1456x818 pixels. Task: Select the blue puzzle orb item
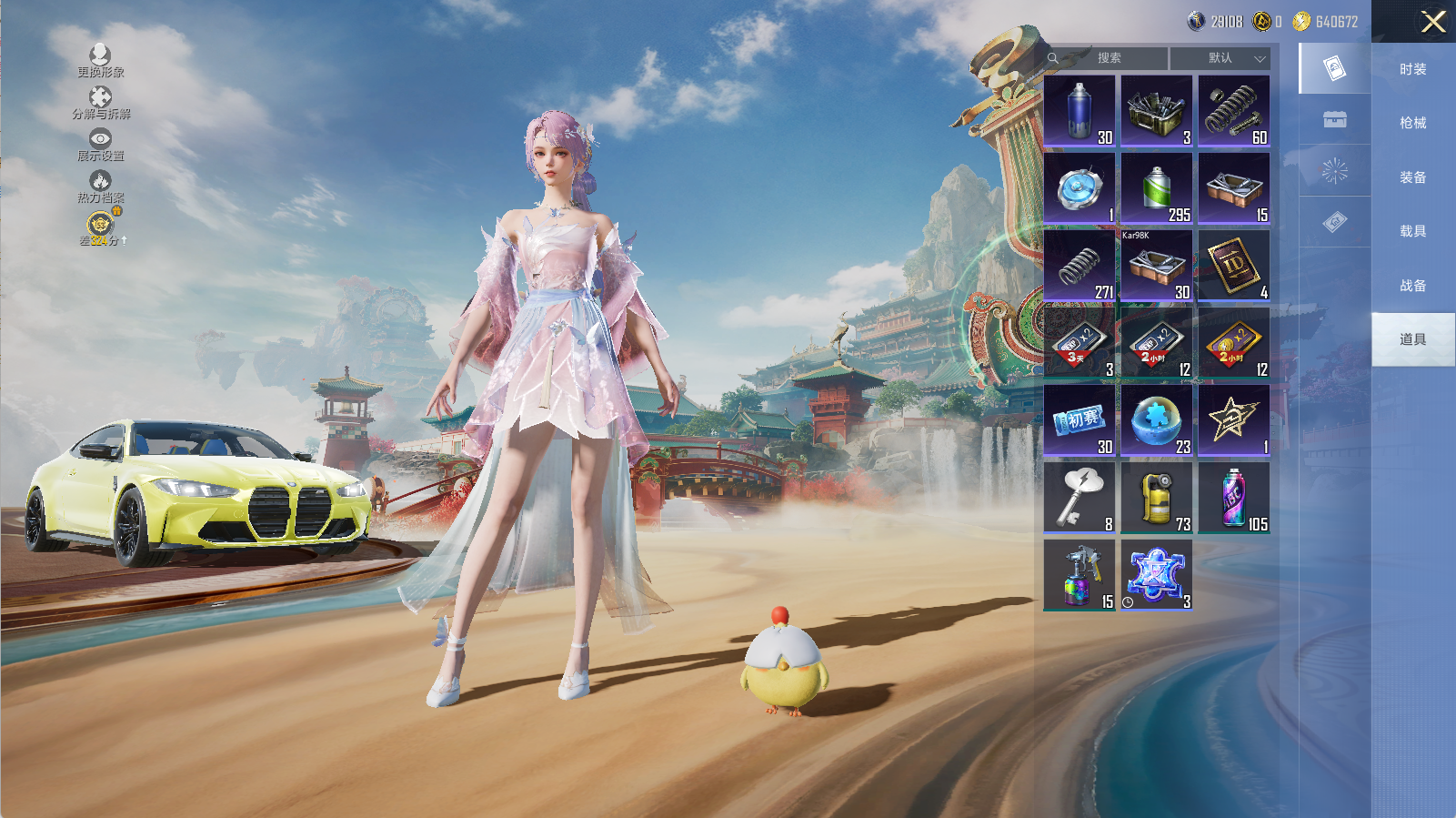point(1156,420)
